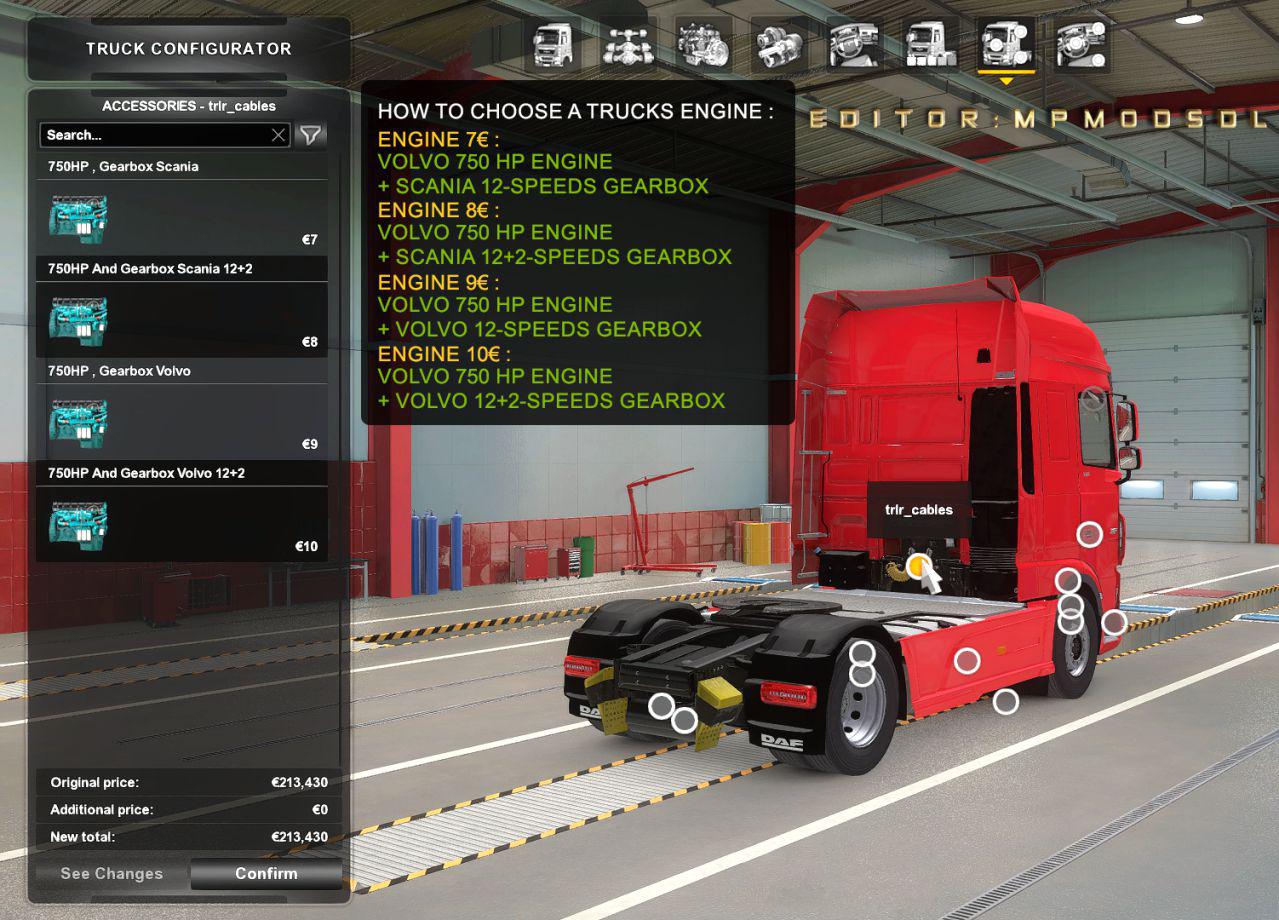Switch to the transmission gearbox tab

pos(779,45)
